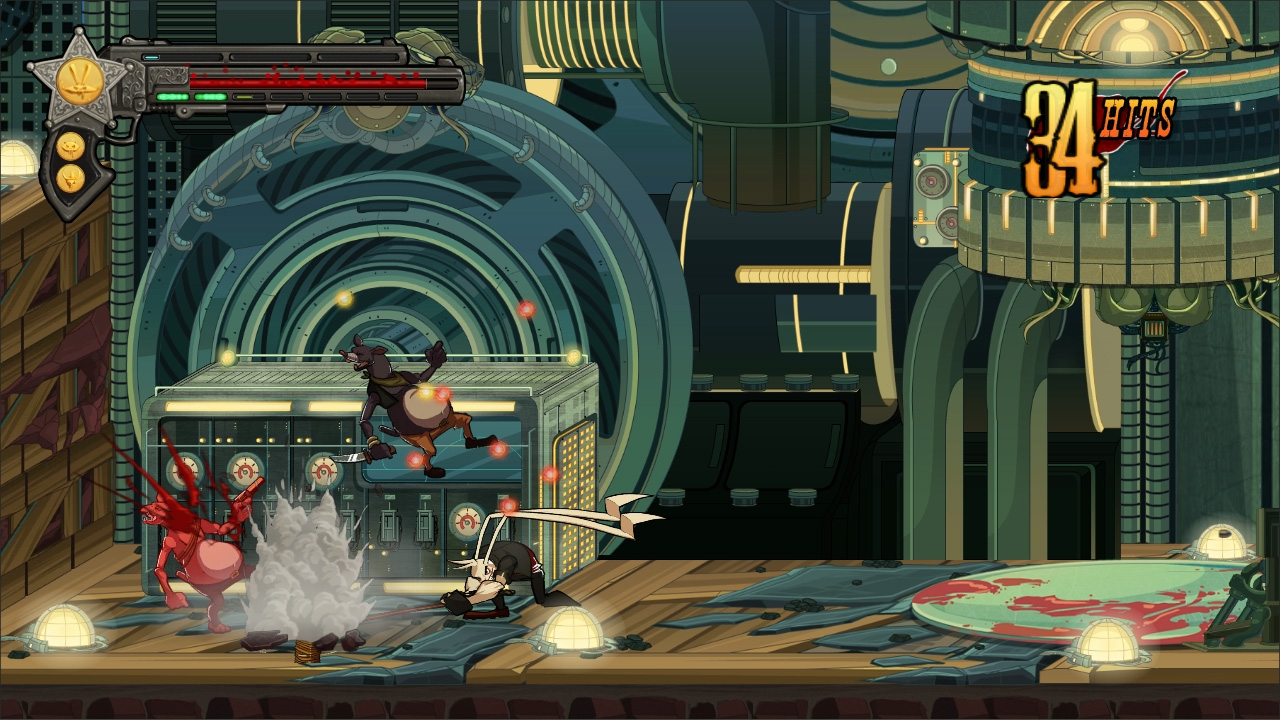
Task: Select the yellow charge pill on the rifle barrel
Action: [244, 95]
